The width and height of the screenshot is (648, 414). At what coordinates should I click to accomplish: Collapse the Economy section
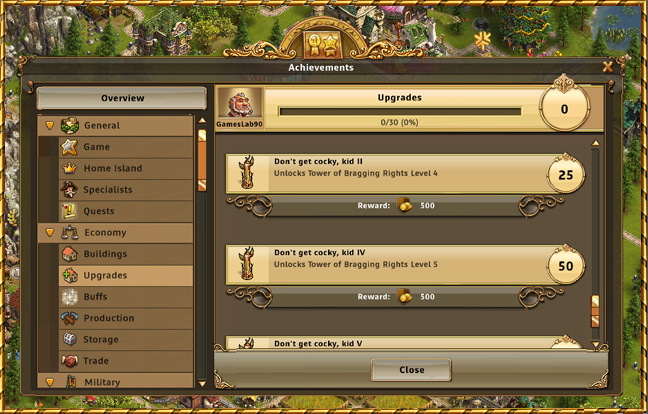50,233
